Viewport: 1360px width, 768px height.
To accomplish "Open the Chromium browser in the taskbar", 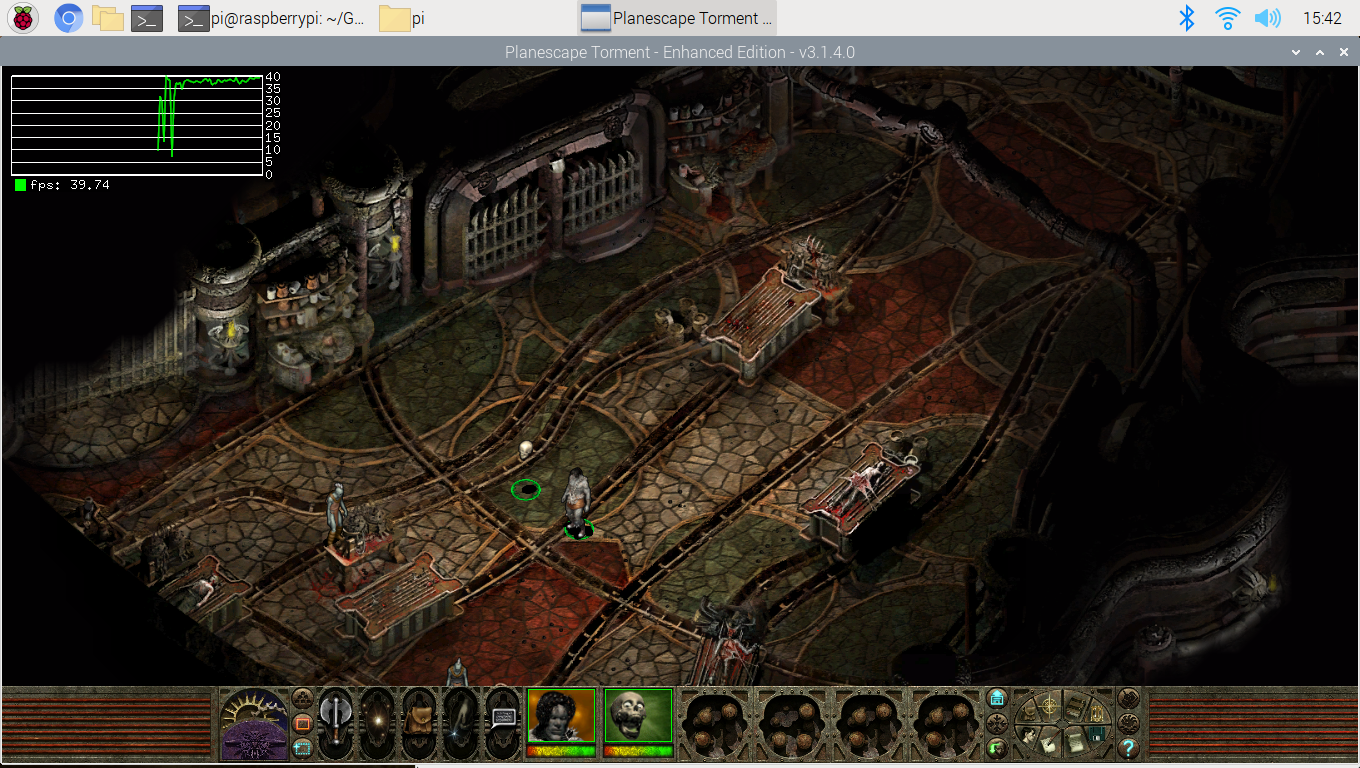I will tap(67, 17).
